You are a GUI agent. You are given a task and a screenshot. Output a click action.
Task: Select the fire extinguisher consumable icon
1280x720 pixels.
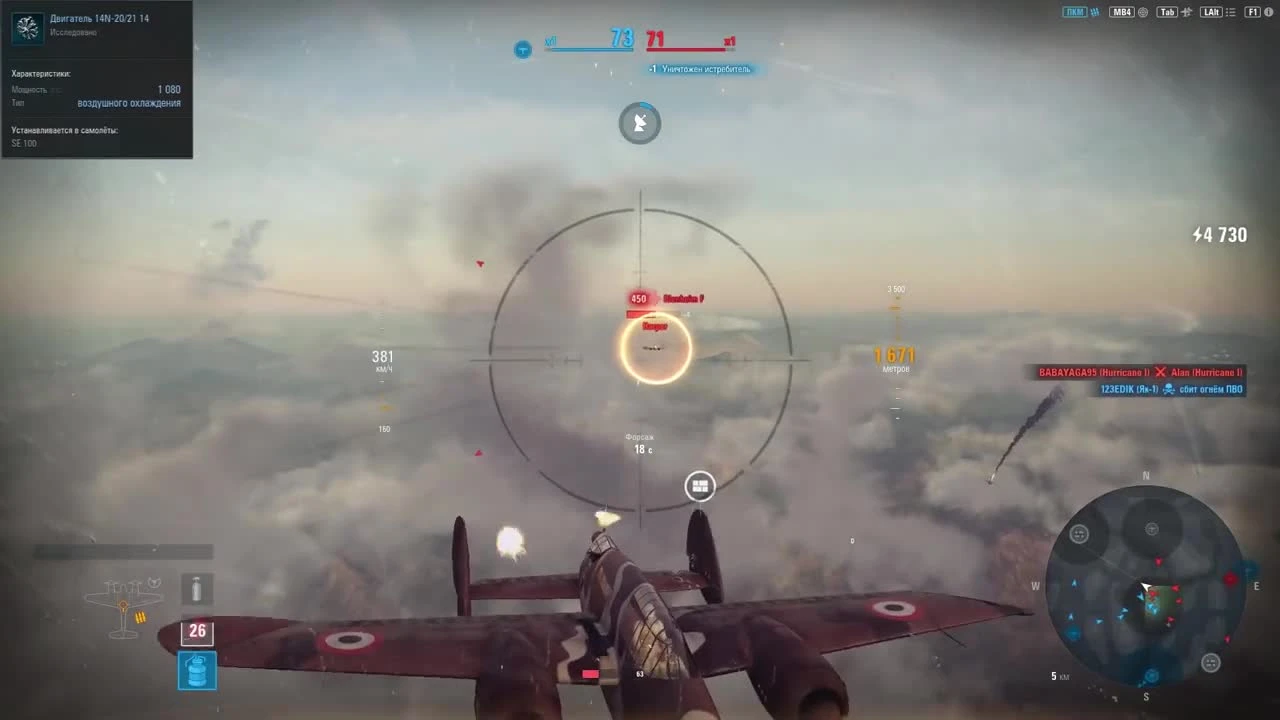196,590
